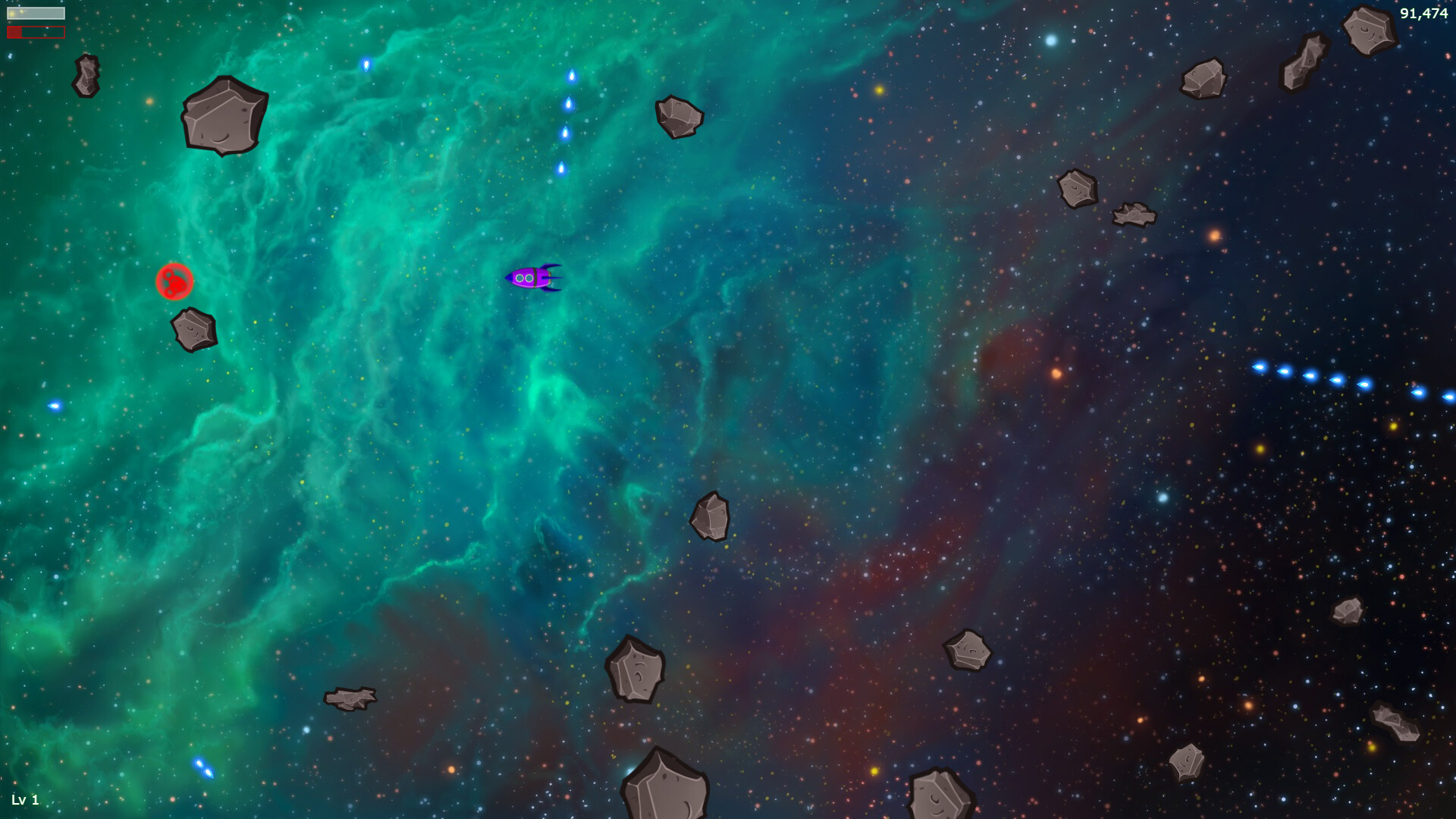Click the Lv 1 label
Viewport: 1456px width, 819px height.
click(27, 799)
